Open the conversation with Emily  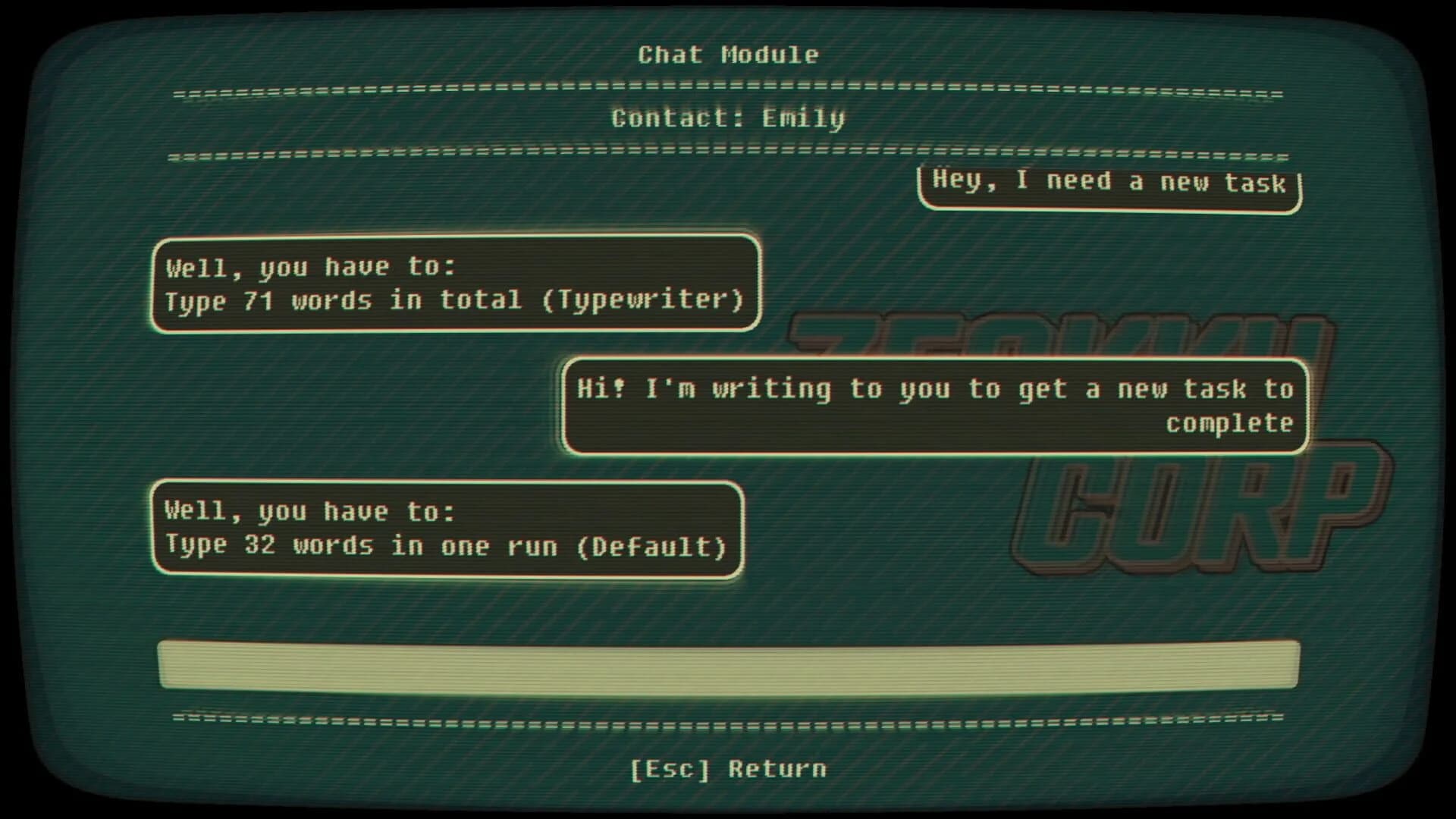pyautogui.click(x=726, y=118)
